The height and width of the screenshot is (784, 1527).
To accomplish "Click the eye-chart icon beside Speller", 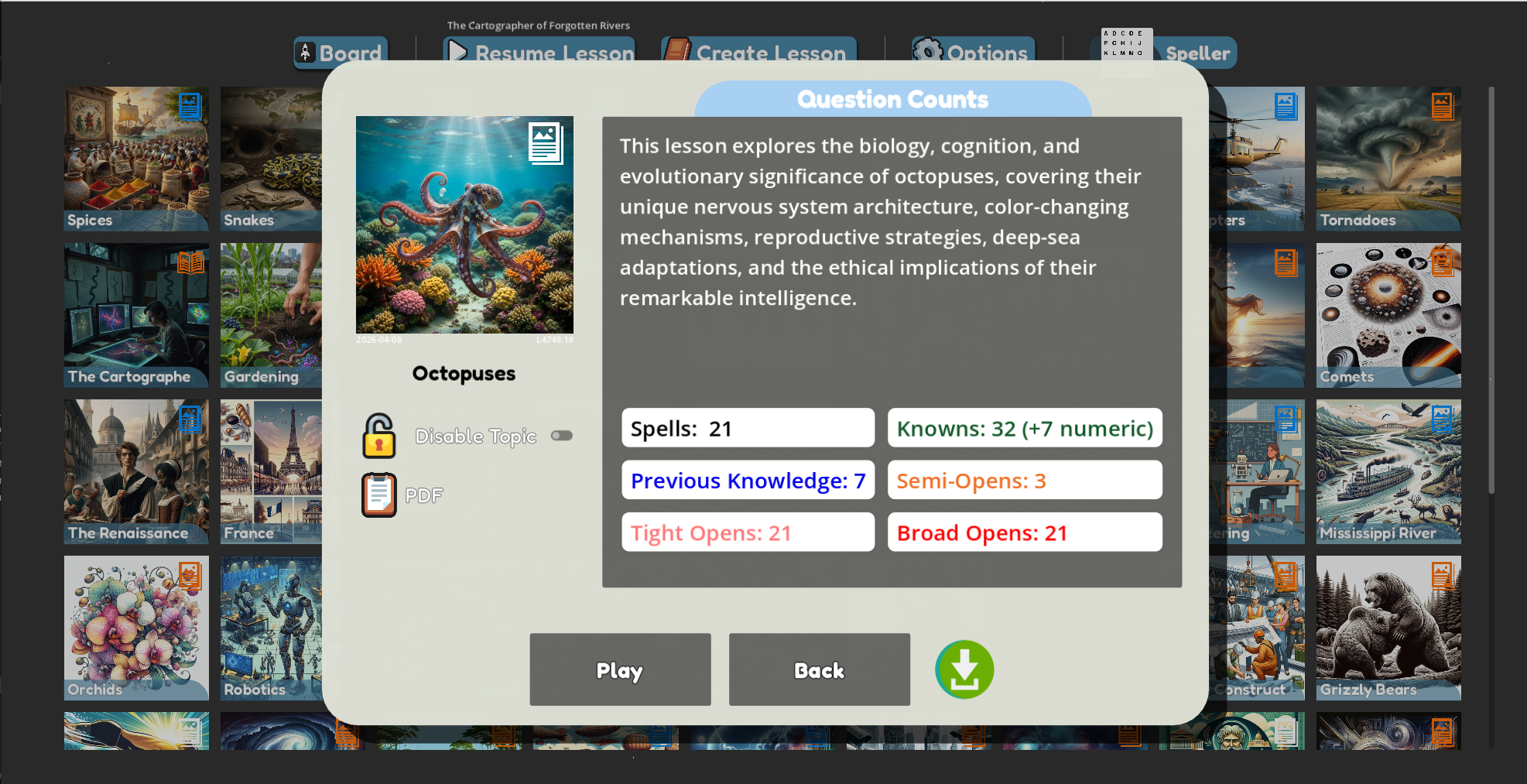I will click(x=1126, y=45).
